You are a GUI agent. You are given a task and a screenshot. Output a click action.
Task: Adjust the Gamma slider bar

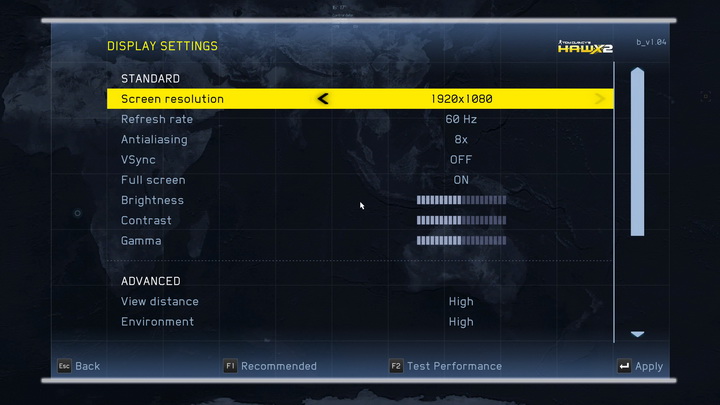[461, 241]
